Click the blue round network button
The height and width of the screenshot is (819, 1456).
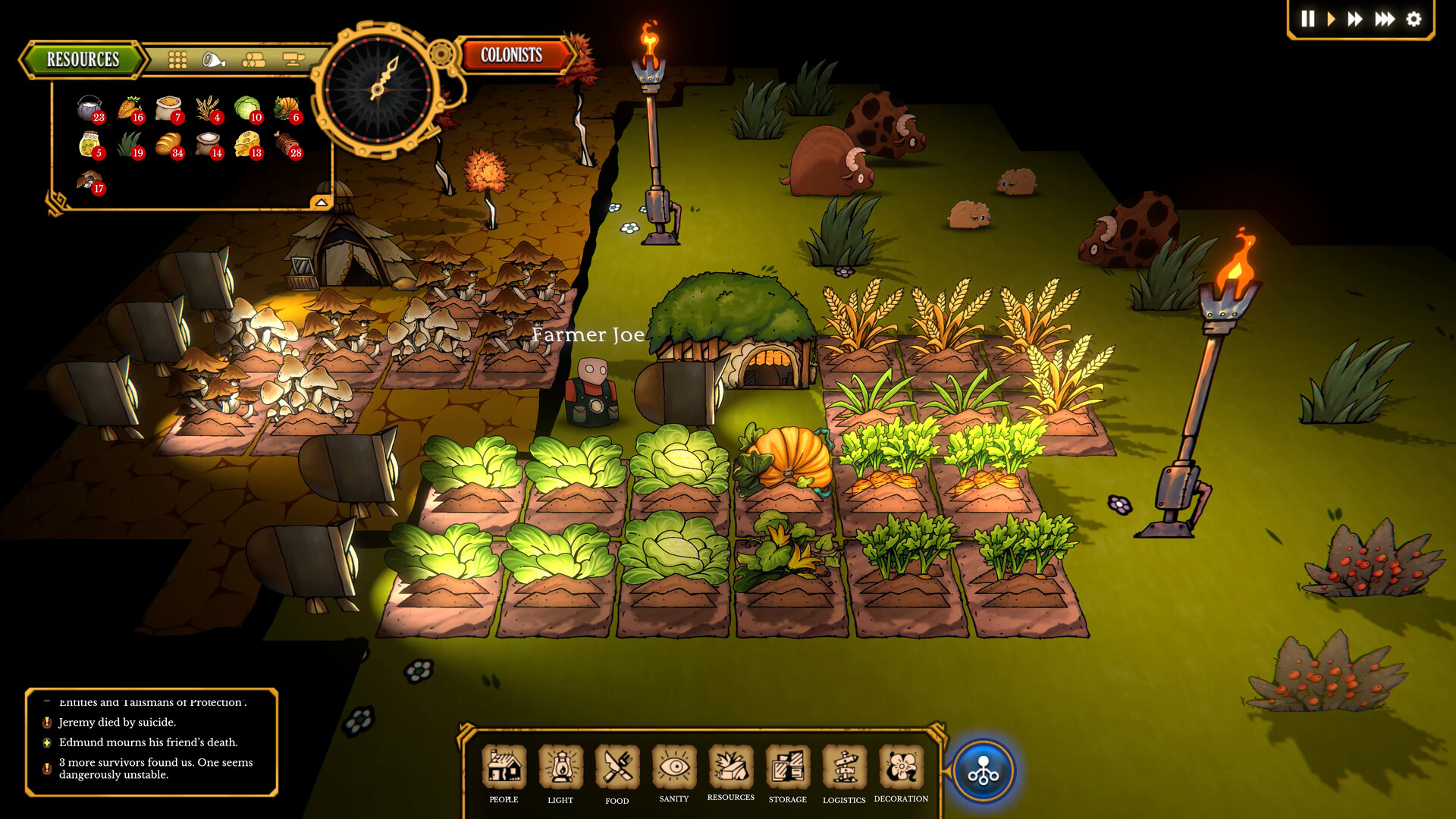(x=984, y=771)
